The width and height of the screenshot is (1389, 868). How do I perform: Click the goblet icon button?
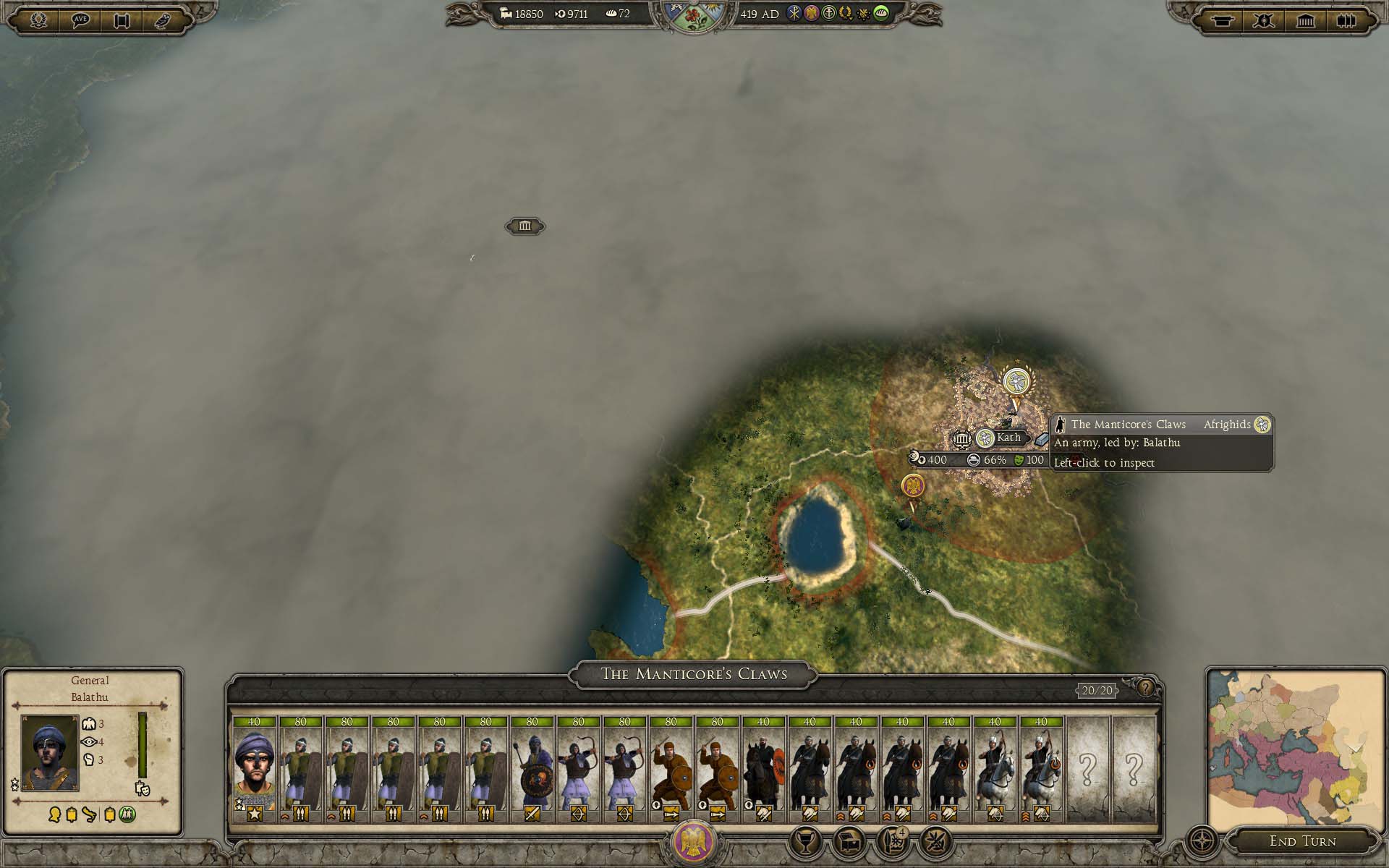coord(804,841)
